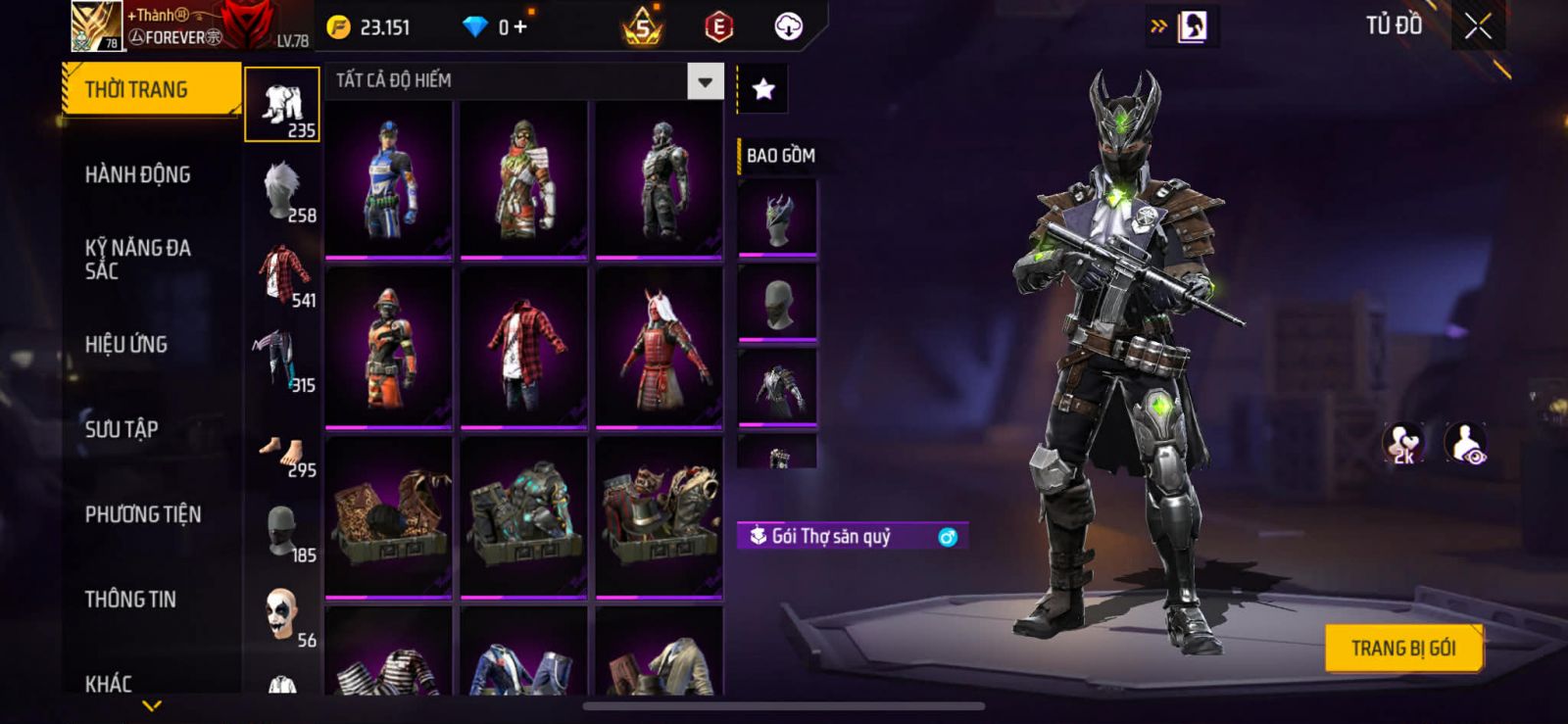Select the blue racer outfit bundle

(389, 179)
